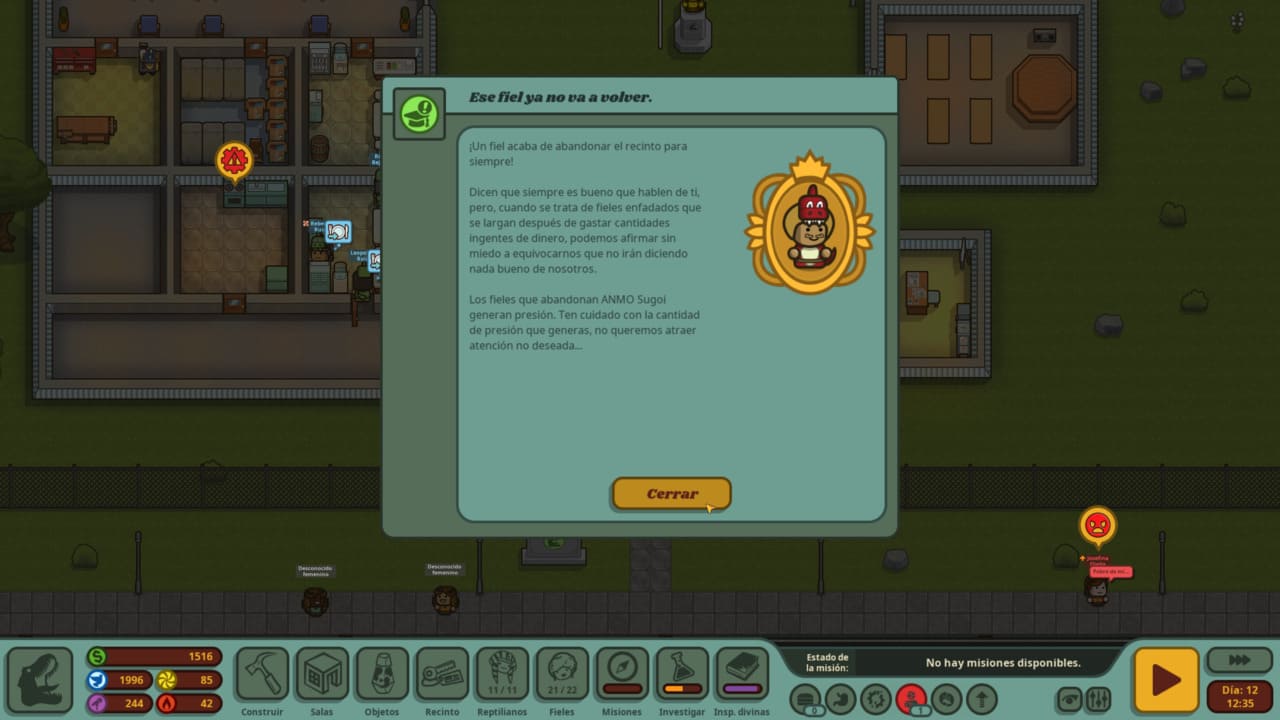Show the Reptilianos list
Viewport: 1280px width, 720px height.
tap(502, 674)
